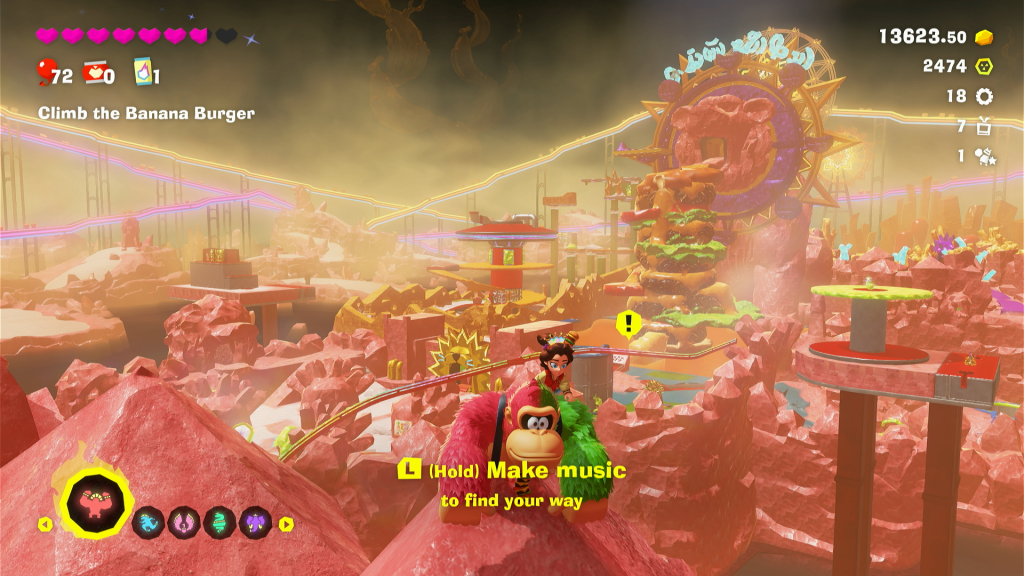Image resolution: width=1024 pixels, height=576 pixels.
Task: Choose the pink Ostrich Bananza icon
Action: pos(183,522)
